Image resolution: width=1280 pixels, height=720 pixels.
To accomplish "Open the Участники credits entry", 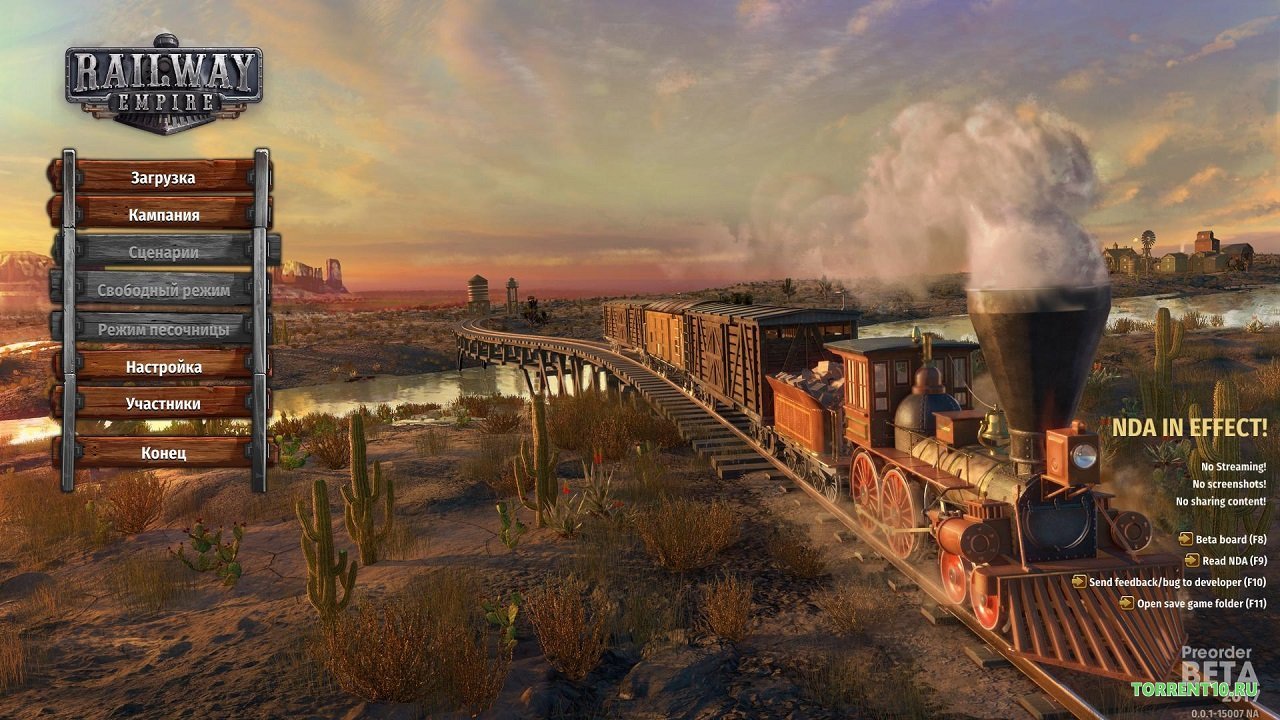I will [163, 403].
